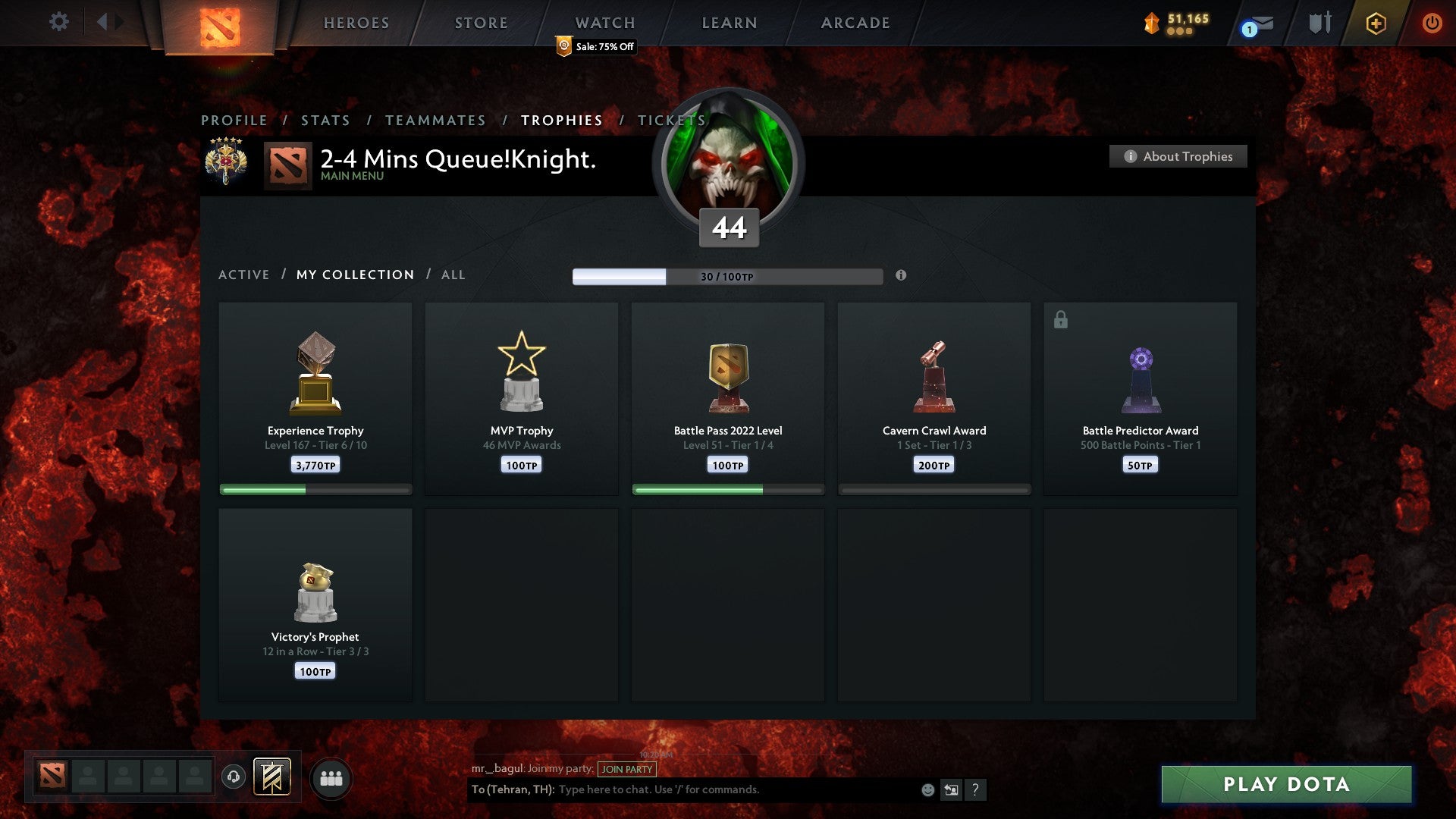The image size is (1456, 819).
Task: Select MY COLLECTION filter
Action: [x=354, y=275]
